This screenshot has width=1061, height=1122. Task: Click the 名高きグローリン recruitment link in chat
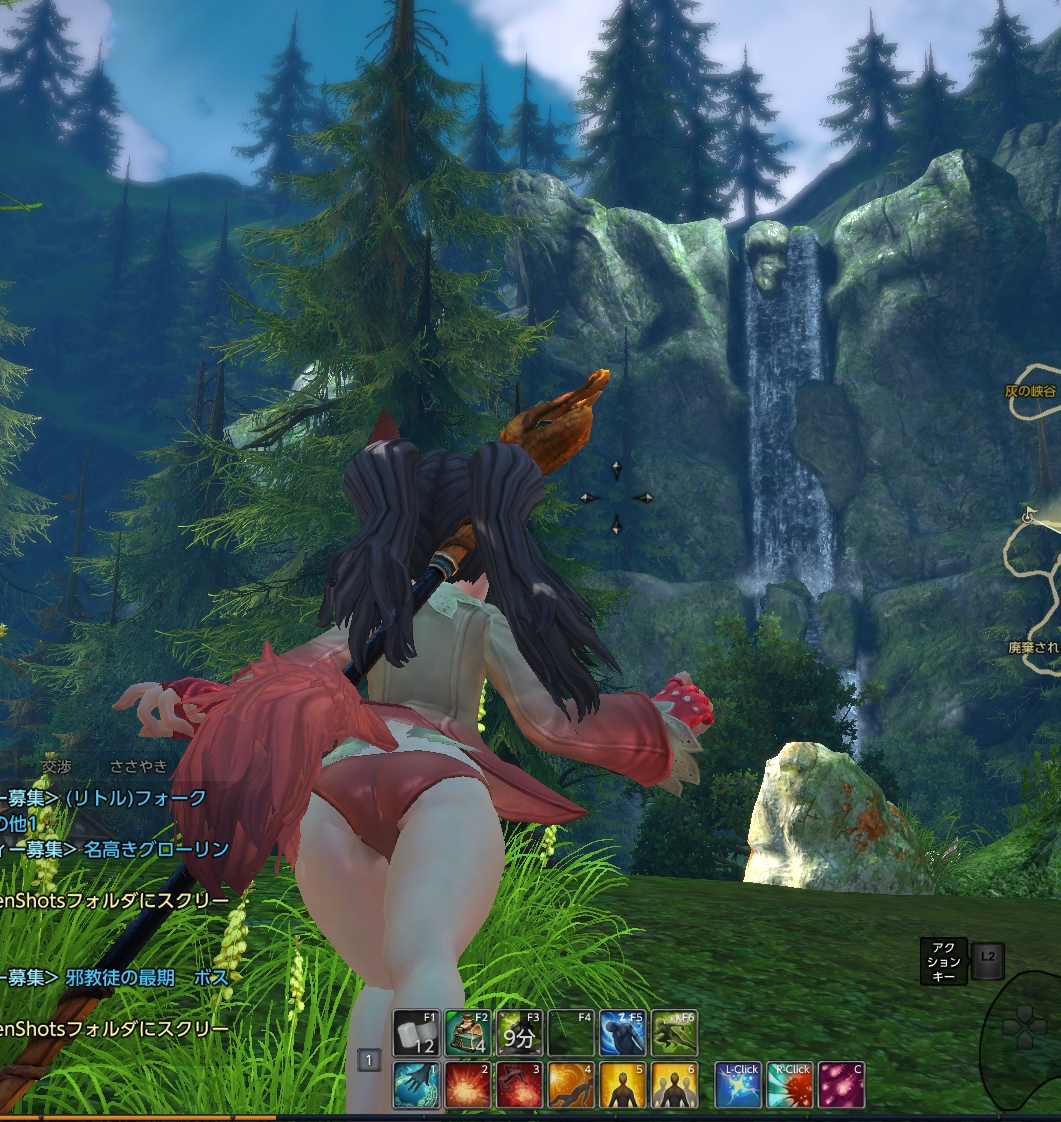pos(157,849)
